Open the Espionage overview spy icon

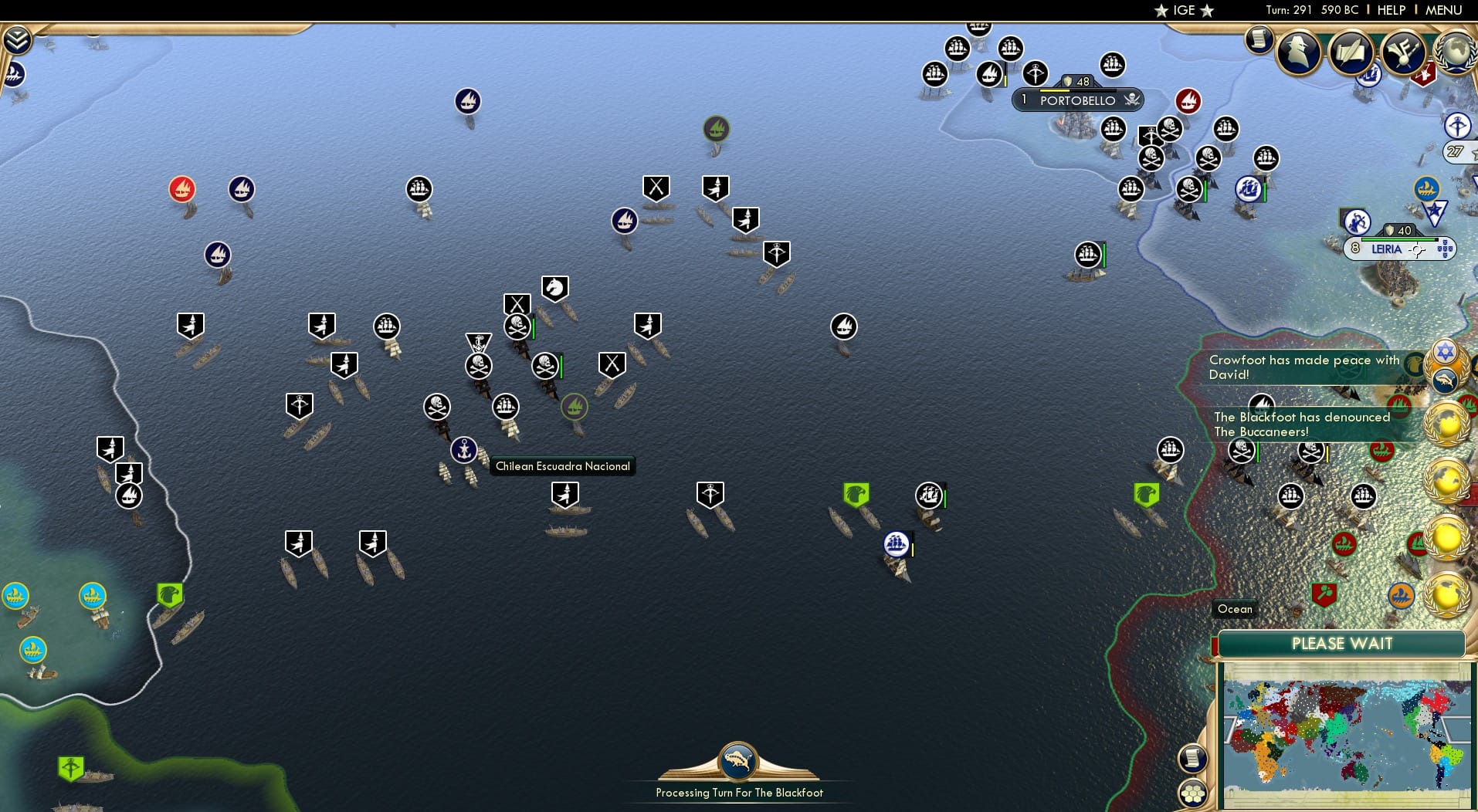(x=1299, y=51)
